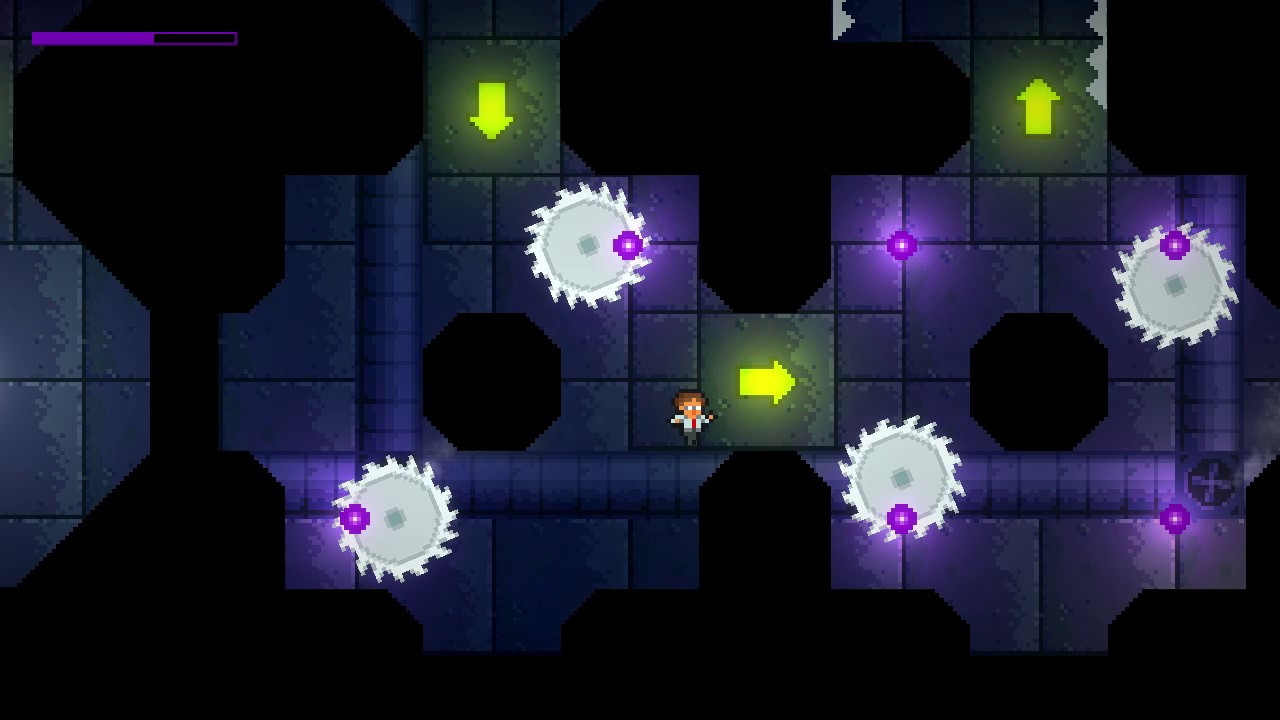Viewport: 1280px width, 720px height.
Task: Click the glowing green down arrow sign
Action: (x=489, y=107)
